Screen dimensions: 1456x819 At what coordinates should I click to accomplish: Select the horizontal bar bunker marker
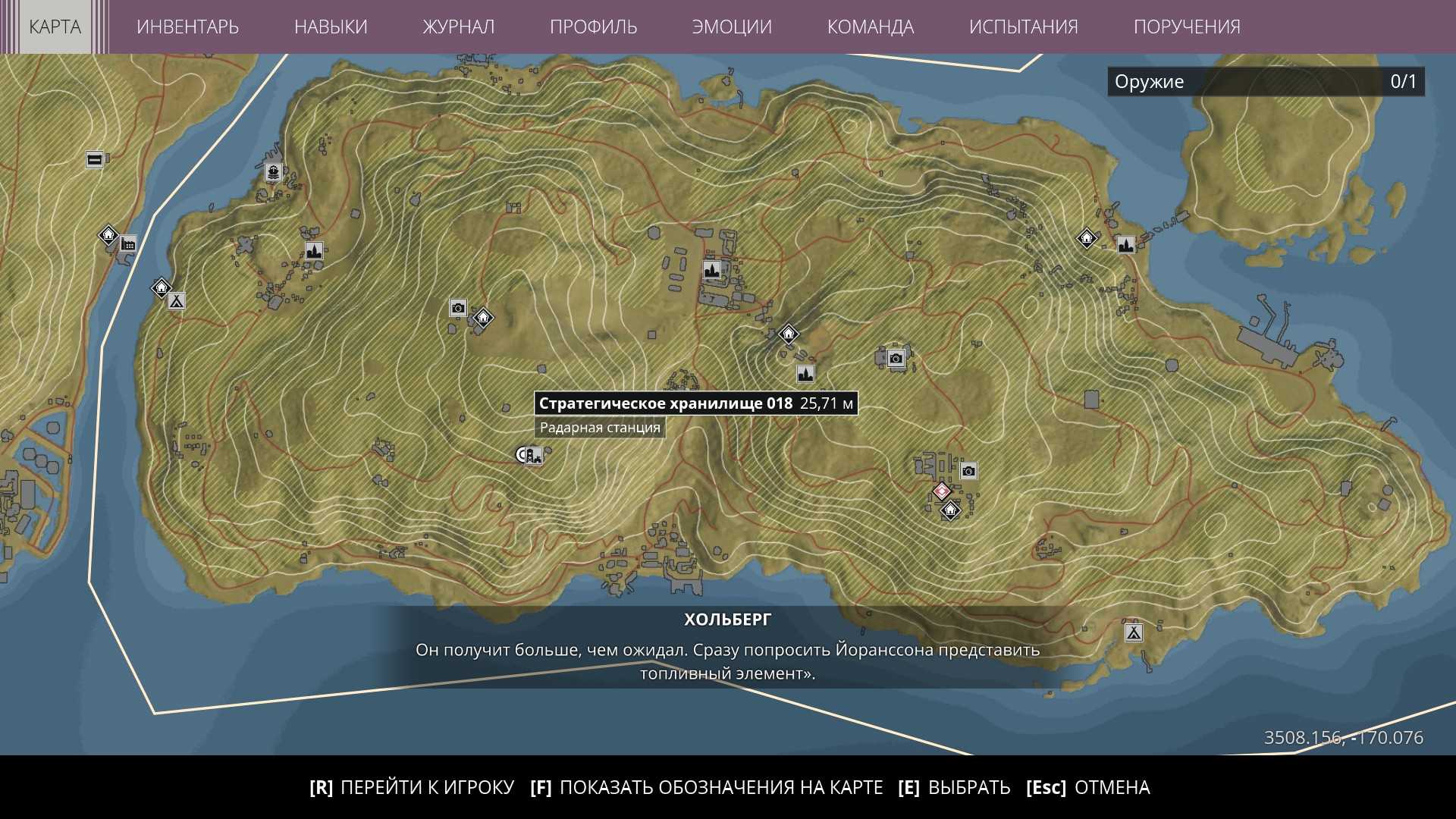tap(95, 159)
